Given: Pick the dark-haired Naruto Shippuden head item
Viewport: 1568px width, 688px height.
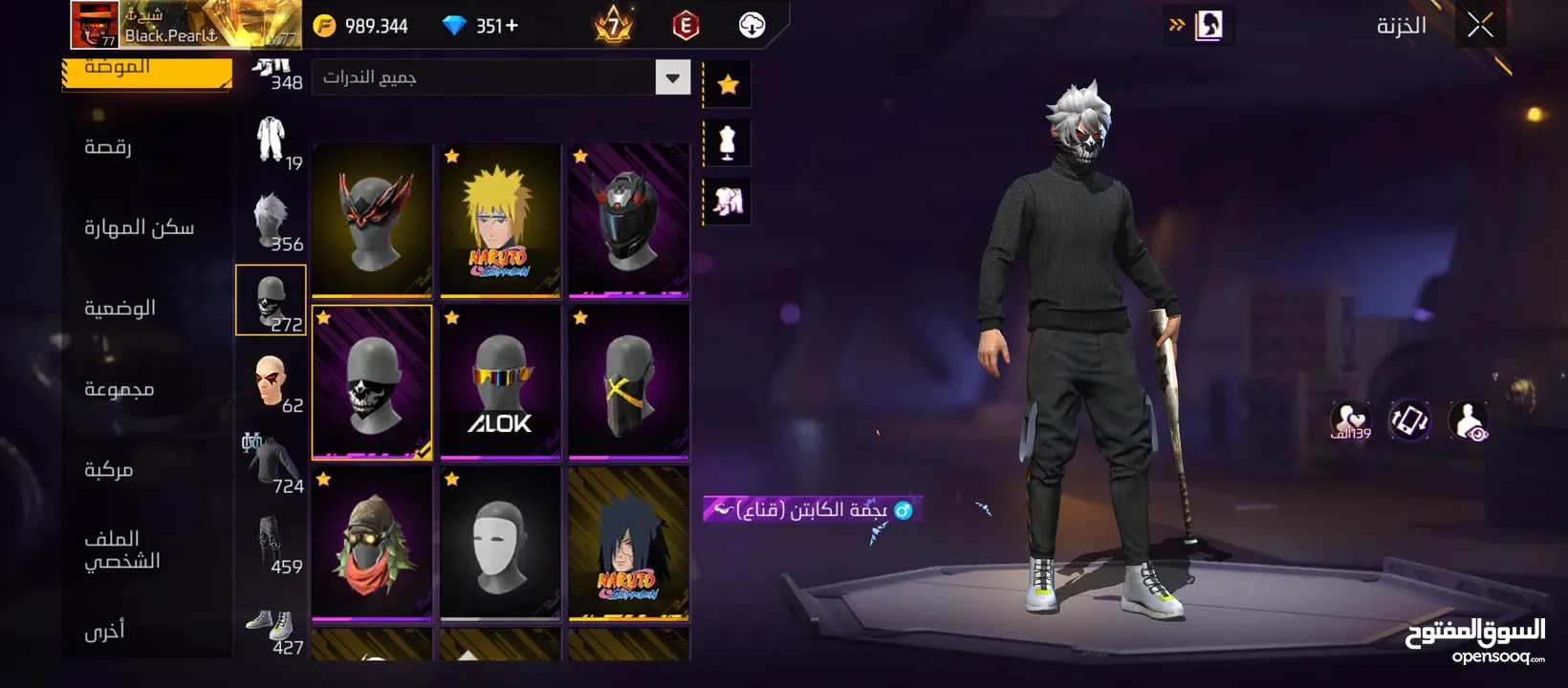Looking at the screenshot, I should [x=628, y=543].
